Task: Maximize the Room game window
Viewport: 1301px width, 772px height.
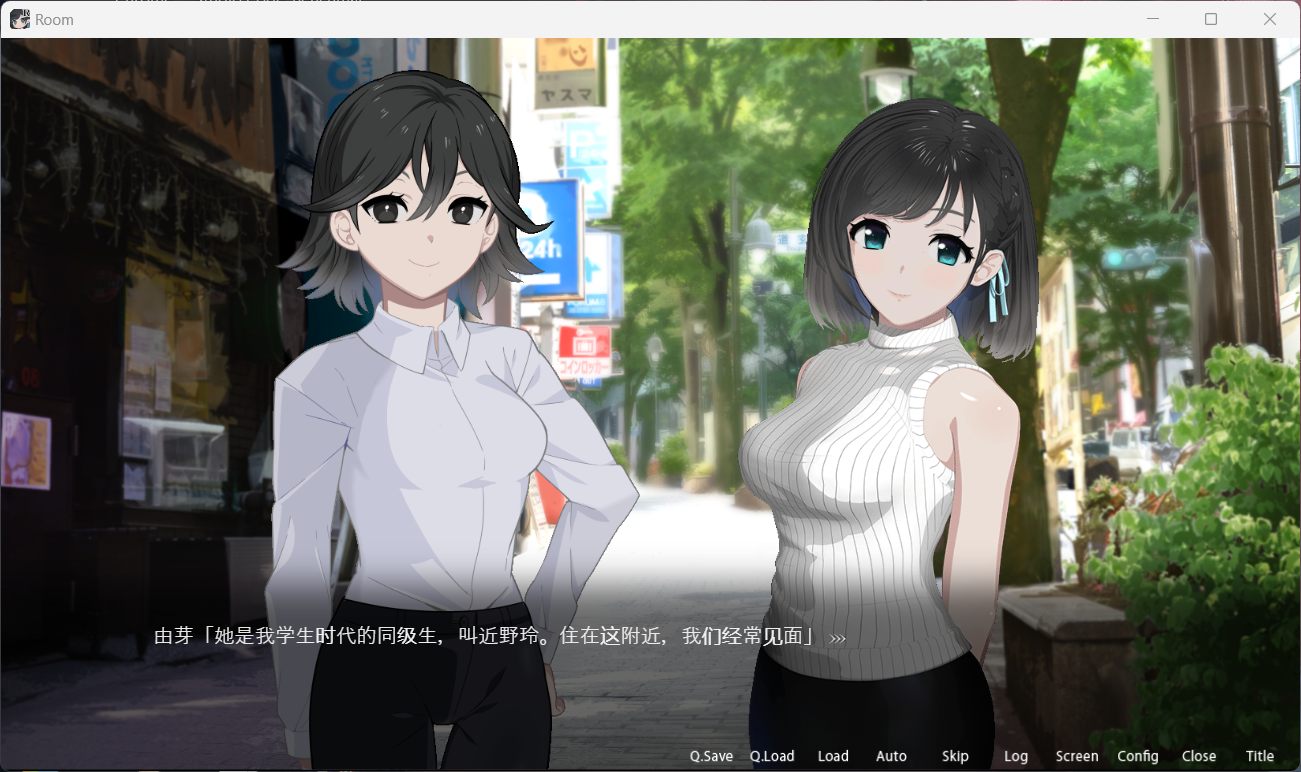Action: click(x=1209, y=19)
